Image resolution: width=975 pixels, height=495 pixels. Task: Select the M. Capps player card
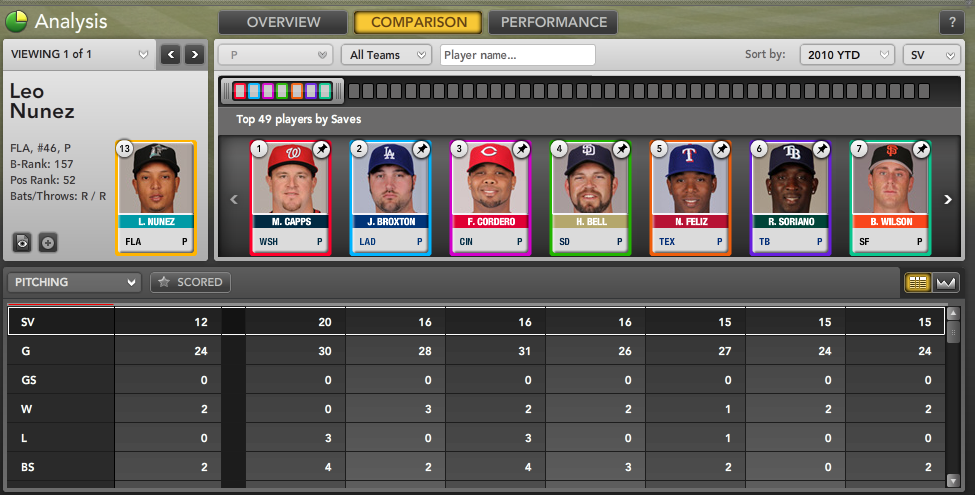tap(290, 198)
